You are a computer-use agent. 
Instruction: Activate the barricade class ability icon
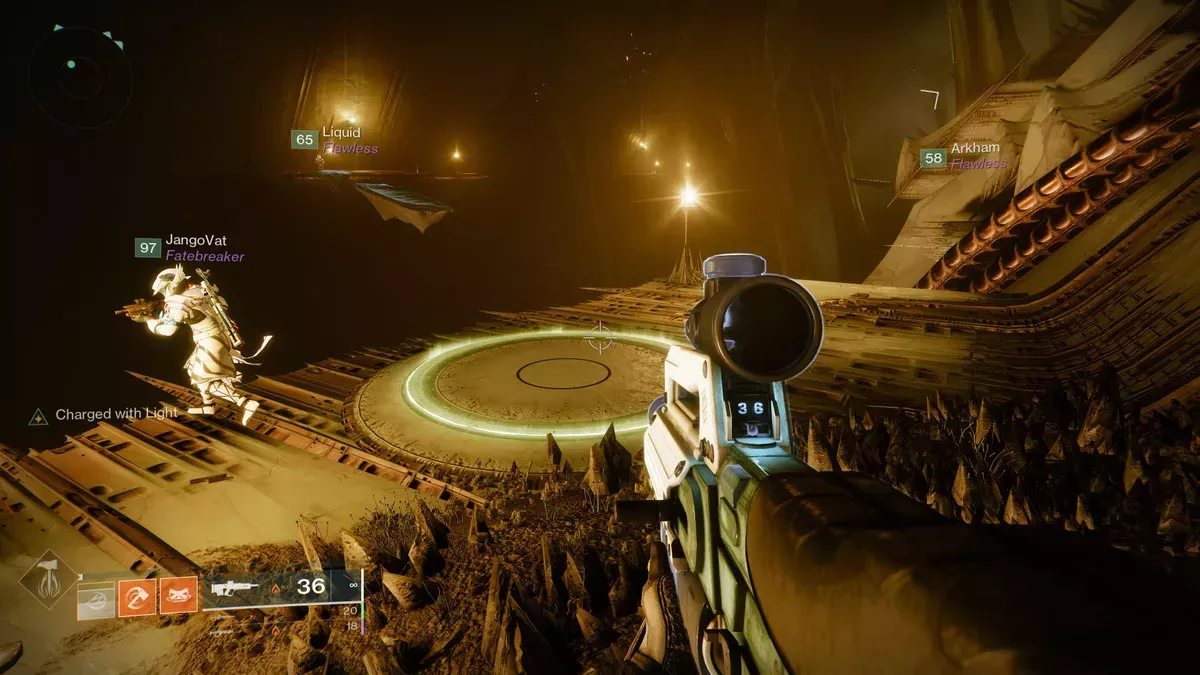coord(177,598)
